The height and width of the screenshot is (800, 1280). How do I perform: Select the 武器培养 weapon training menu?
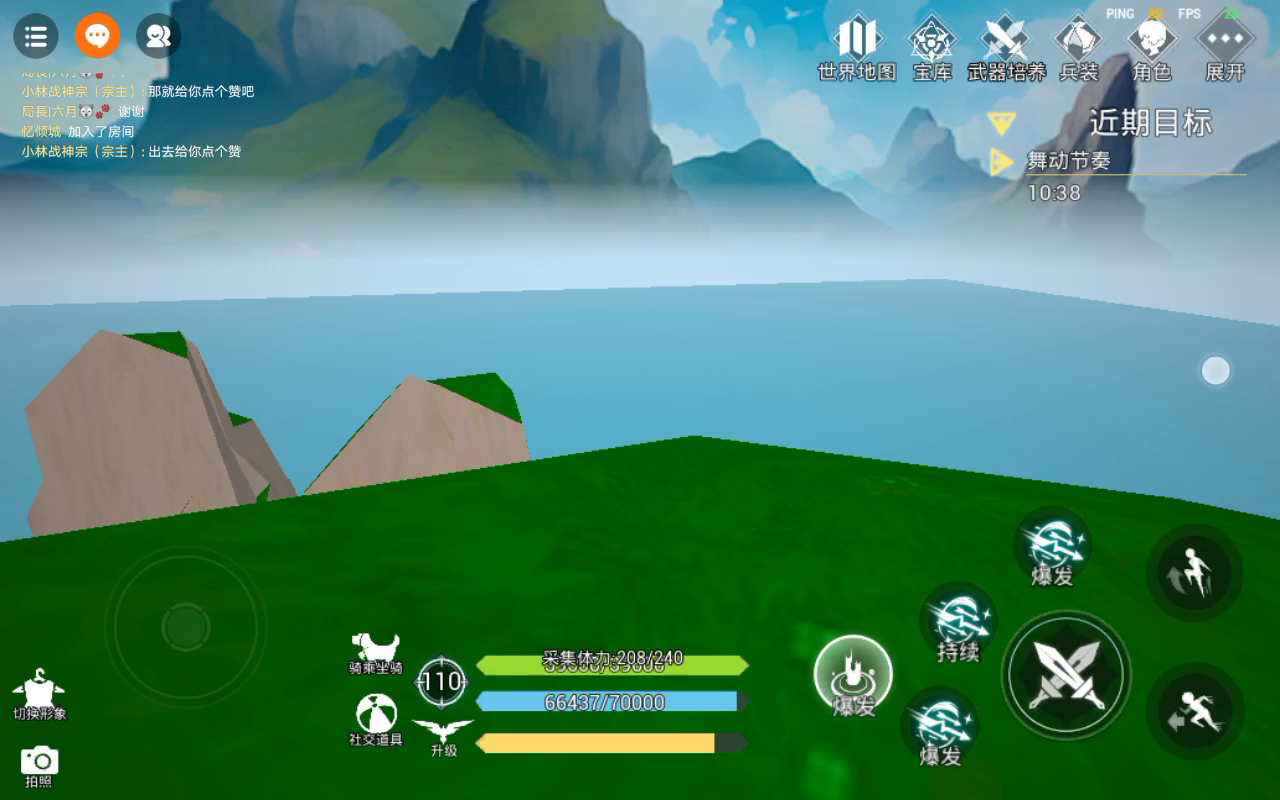(x=1006, y=46)
